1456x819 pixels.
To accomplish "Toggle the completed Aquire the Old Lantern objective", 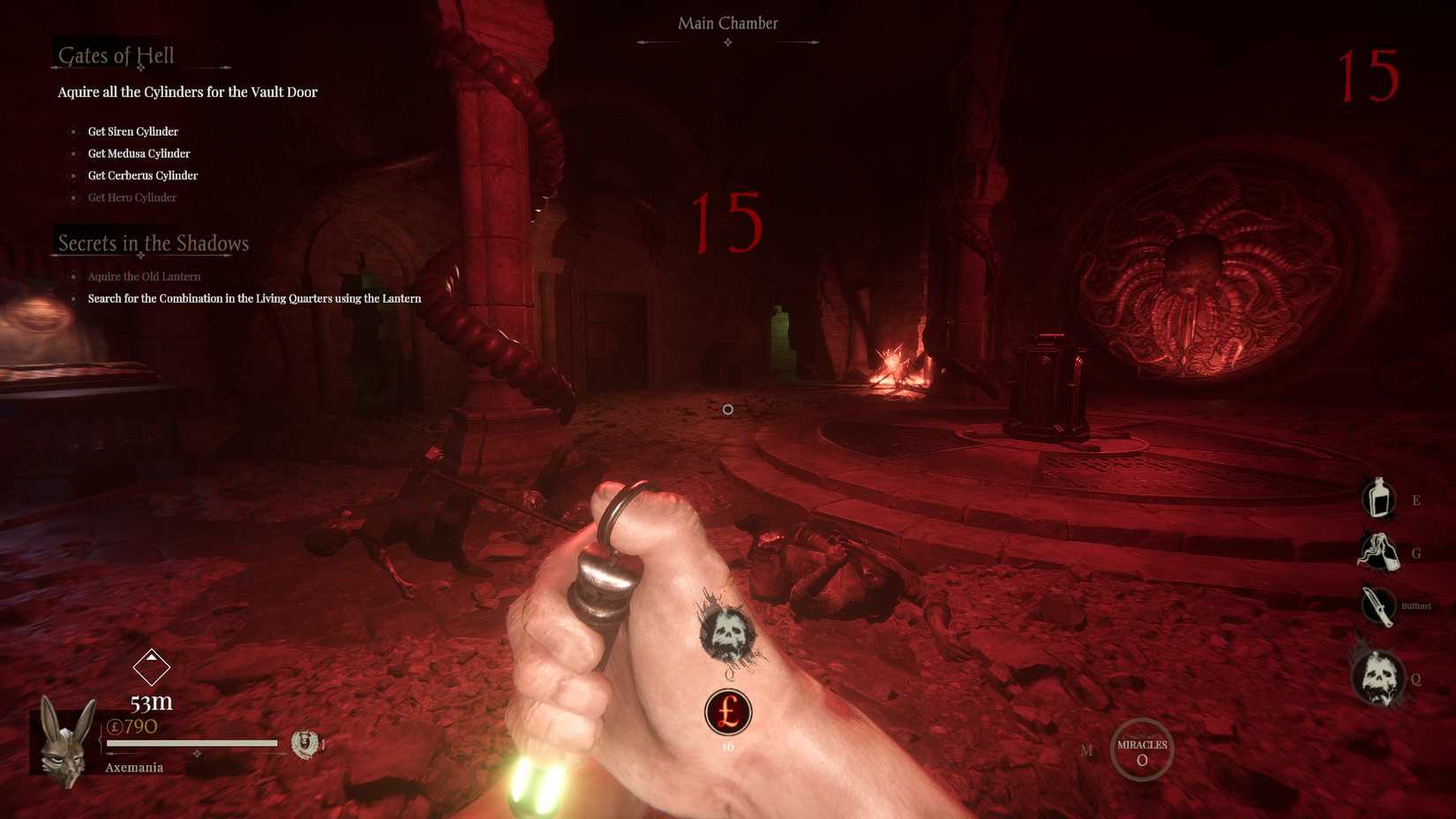I will 144,276.
